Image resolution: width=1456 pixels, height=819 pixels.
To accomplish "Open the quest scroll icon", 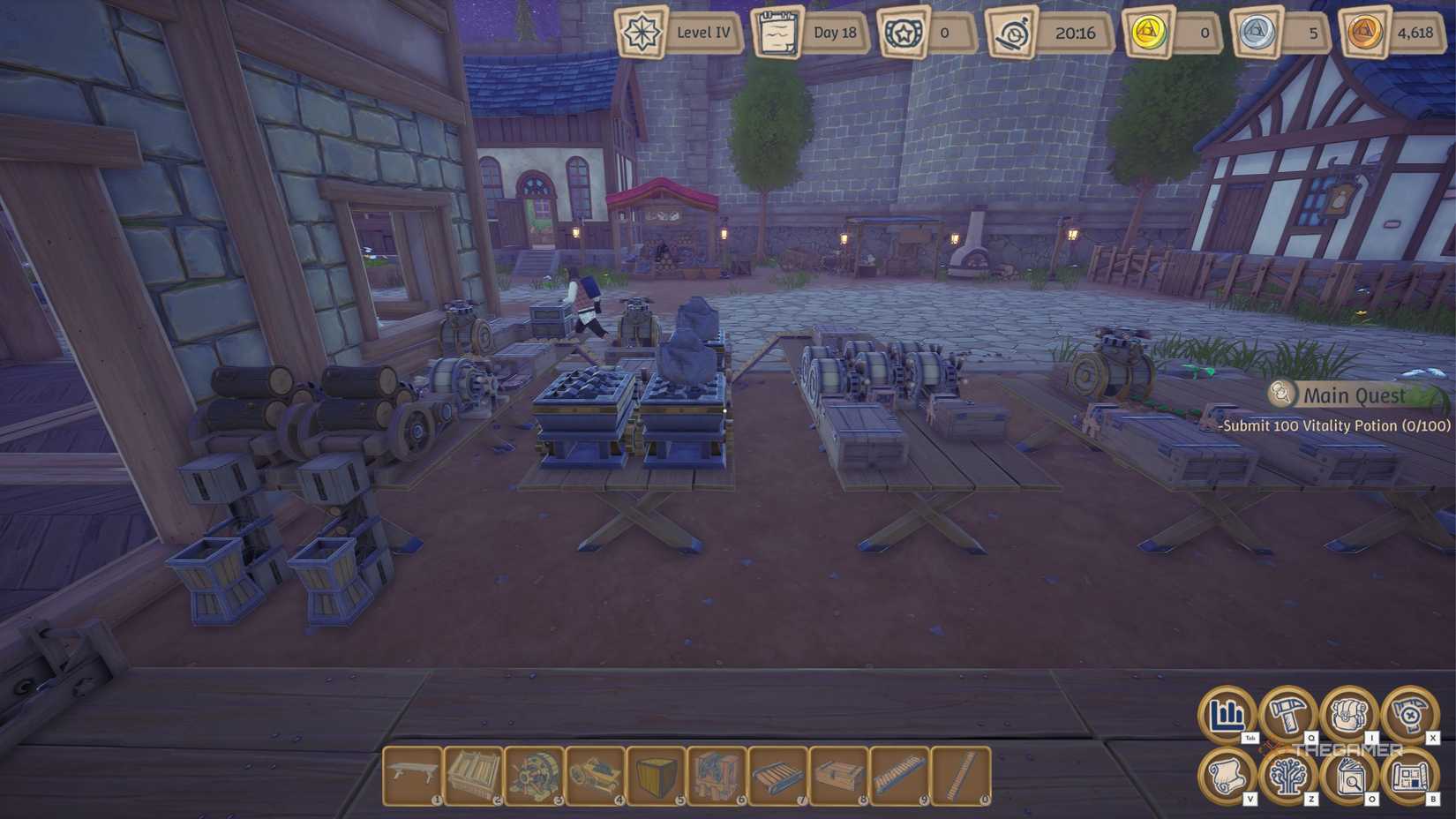I will coord(1227,774).
